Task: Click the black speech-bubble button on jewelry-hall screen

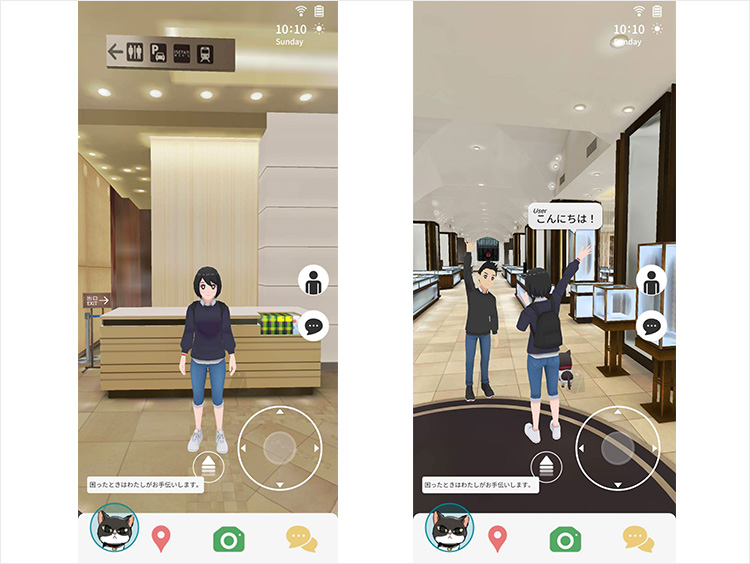Action: pyautogui.click(x=651, y=325)
